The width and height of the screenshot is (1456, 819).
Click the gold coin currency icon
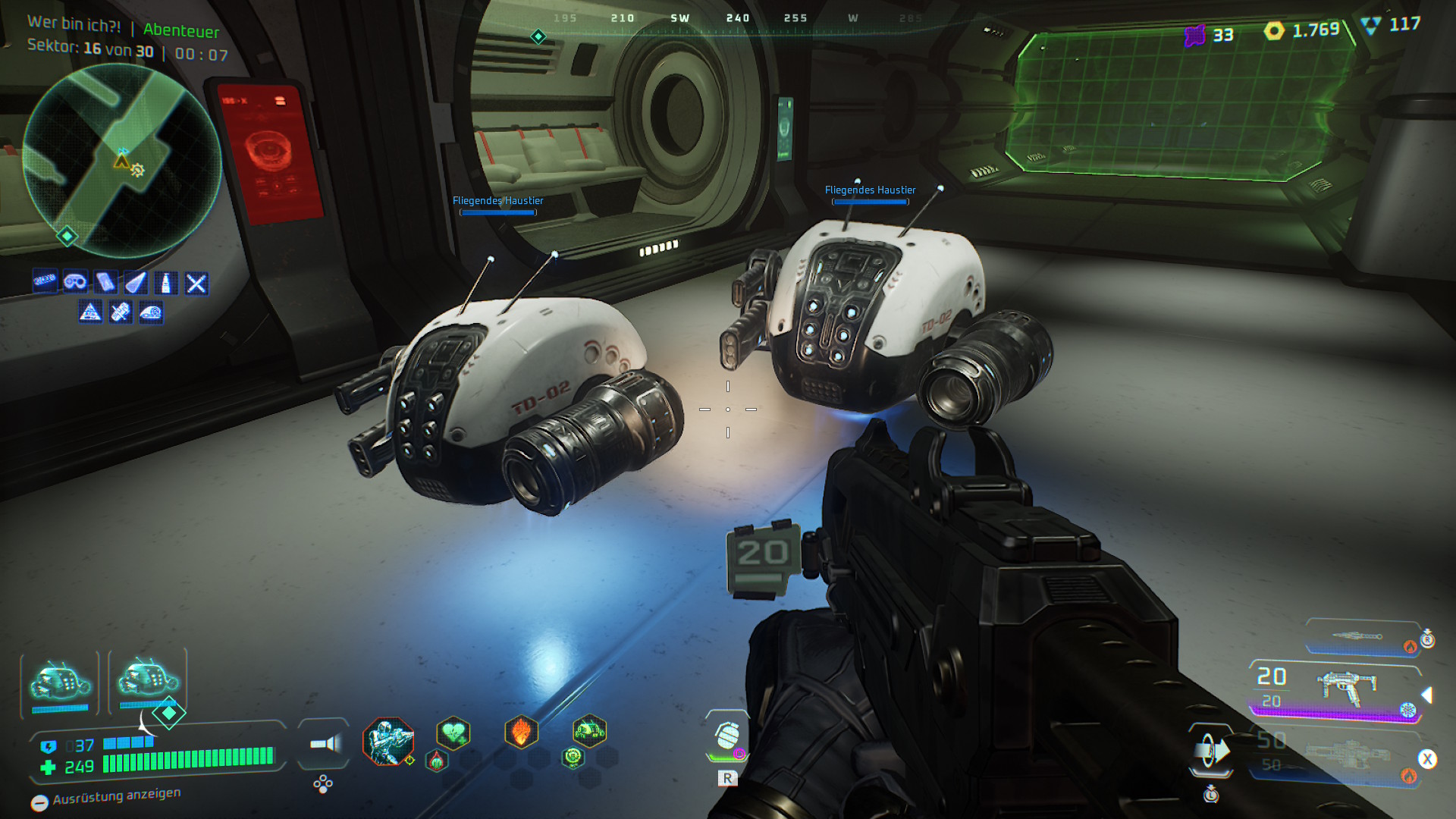pyautogui.click(x=1274, y=30)
